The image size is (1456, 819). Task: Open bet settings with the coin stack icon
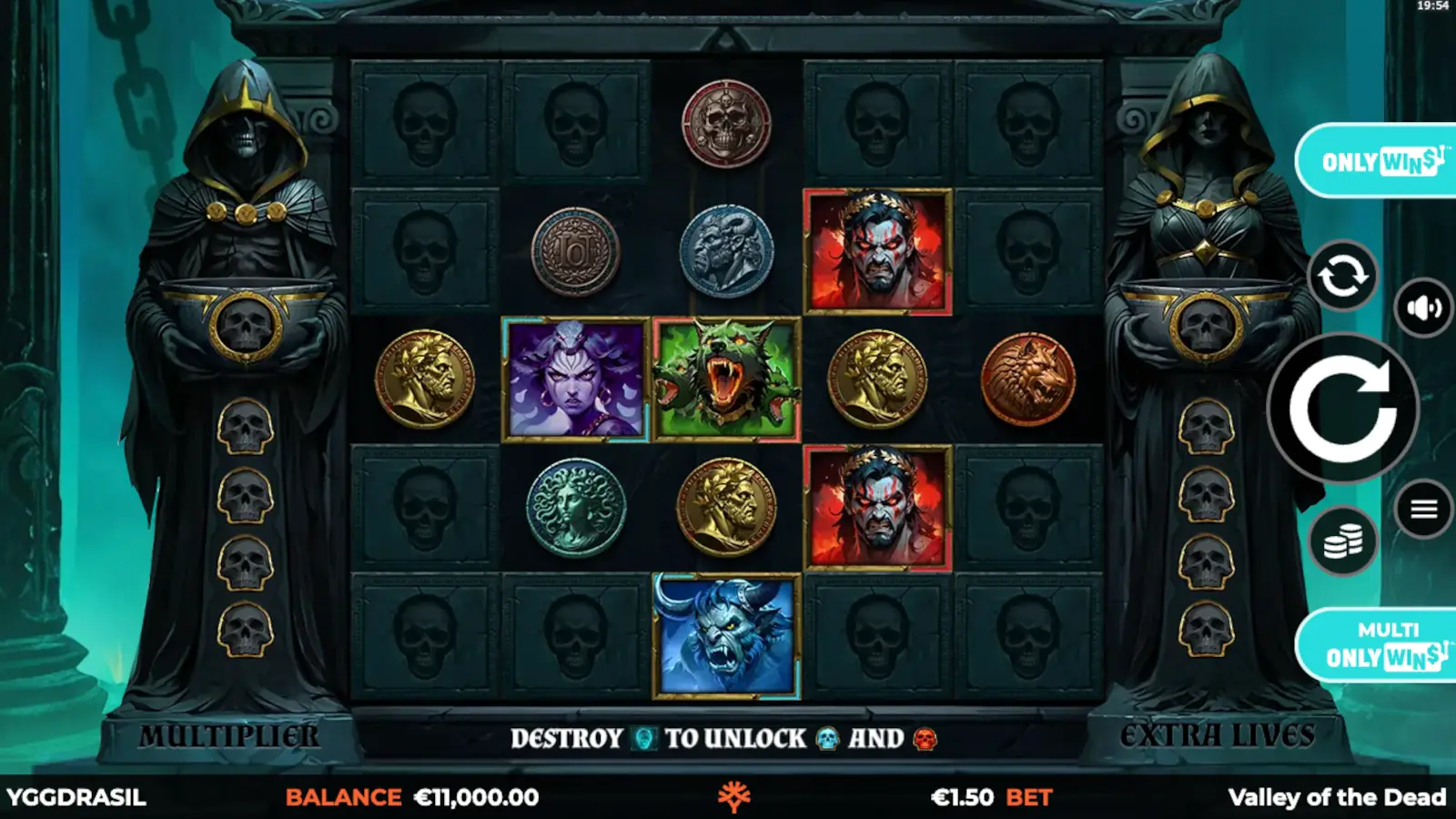1343,539
